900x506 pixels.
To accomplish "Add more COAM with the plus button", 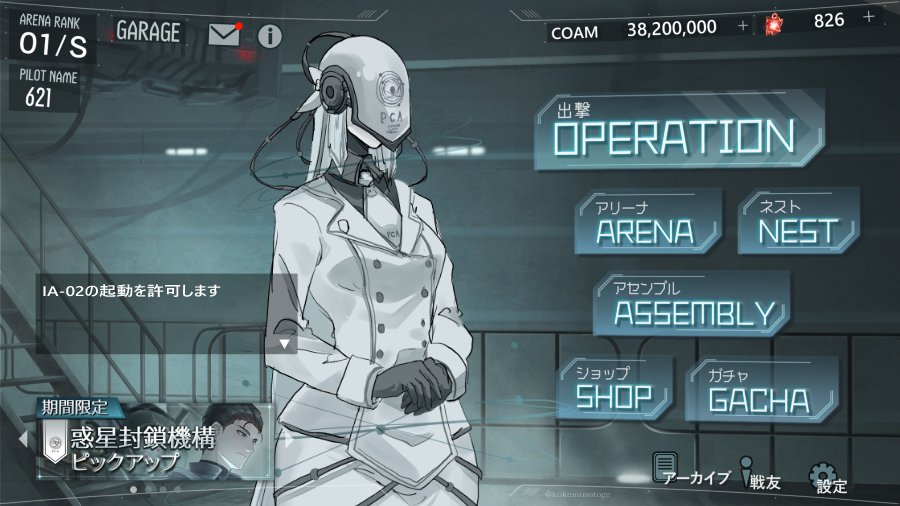I will [x=742, y=26].
